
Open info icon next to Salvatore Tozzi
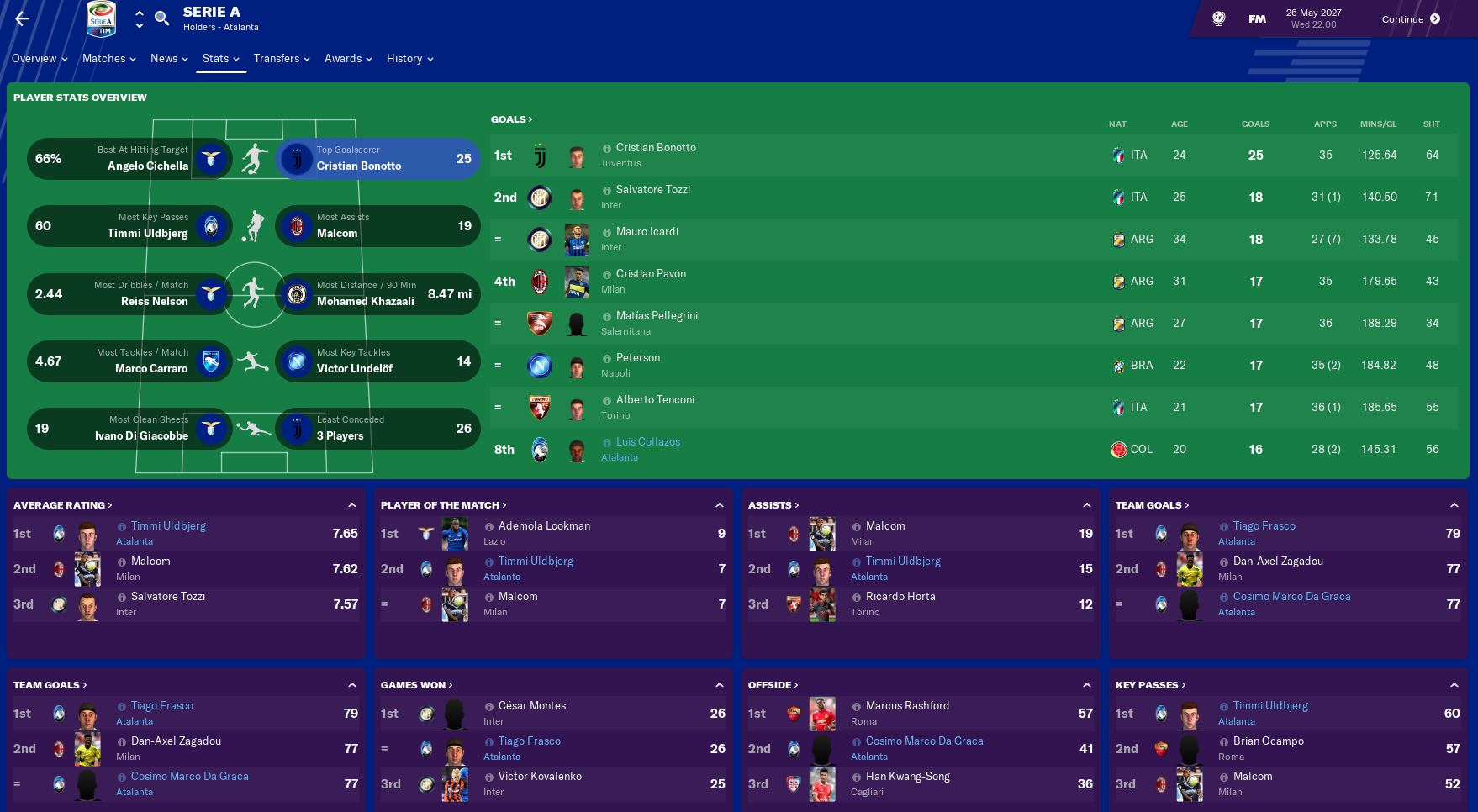click(608, 189)
